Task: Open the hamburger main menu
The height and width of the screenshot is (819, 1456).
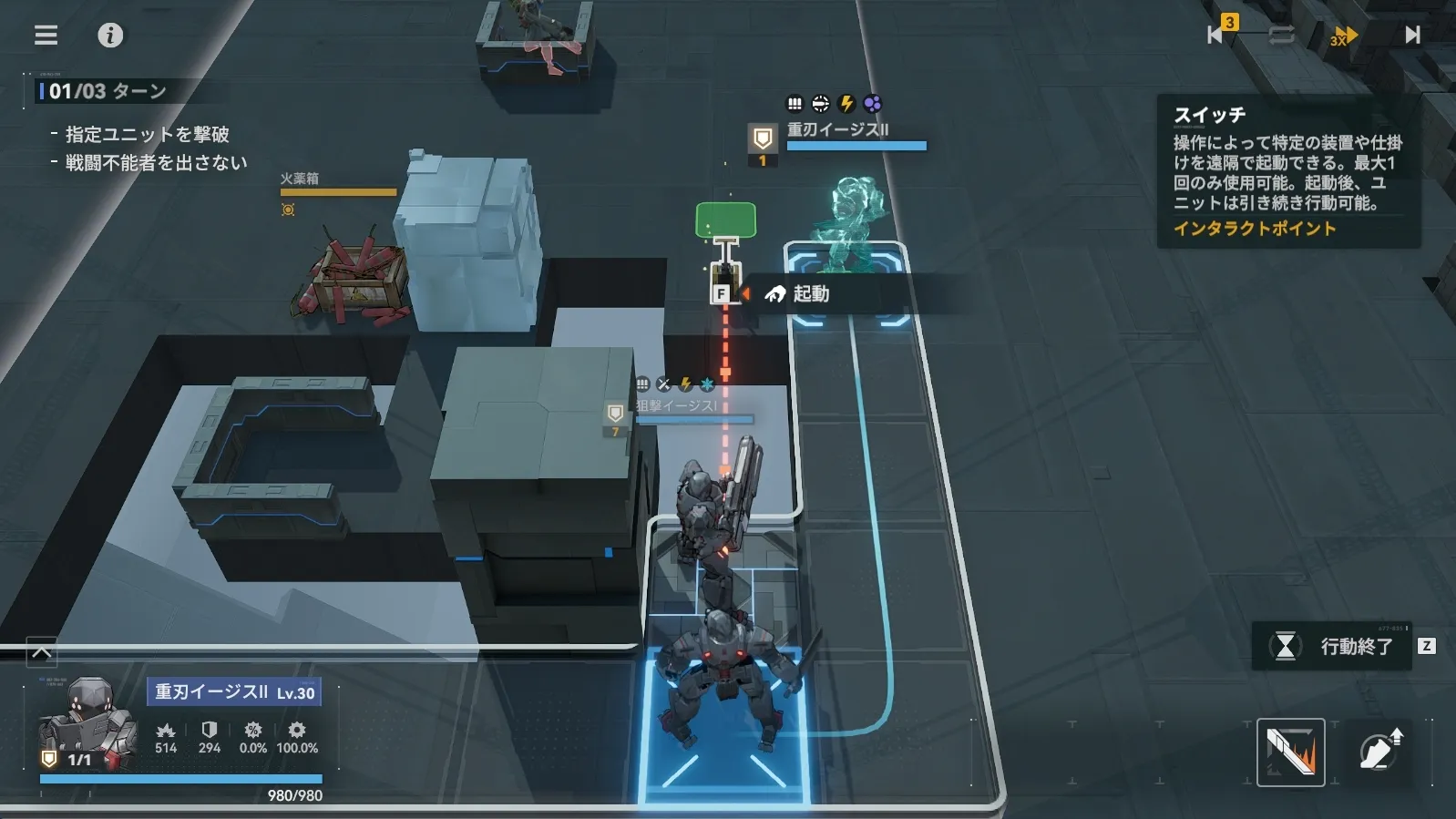Action: [46, 35]
